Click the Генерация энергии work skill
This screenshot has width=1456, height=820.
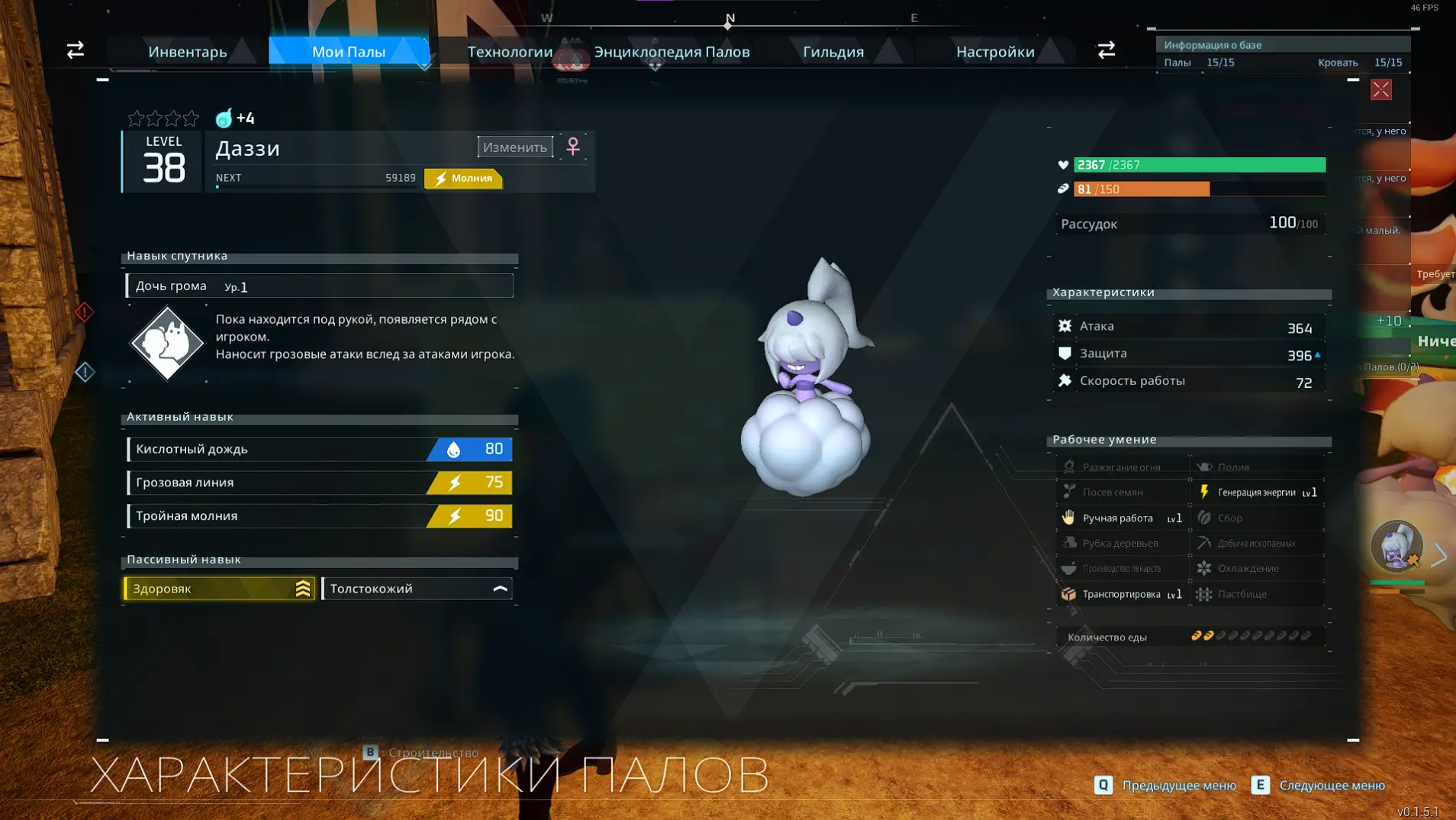click(1258, 492)
